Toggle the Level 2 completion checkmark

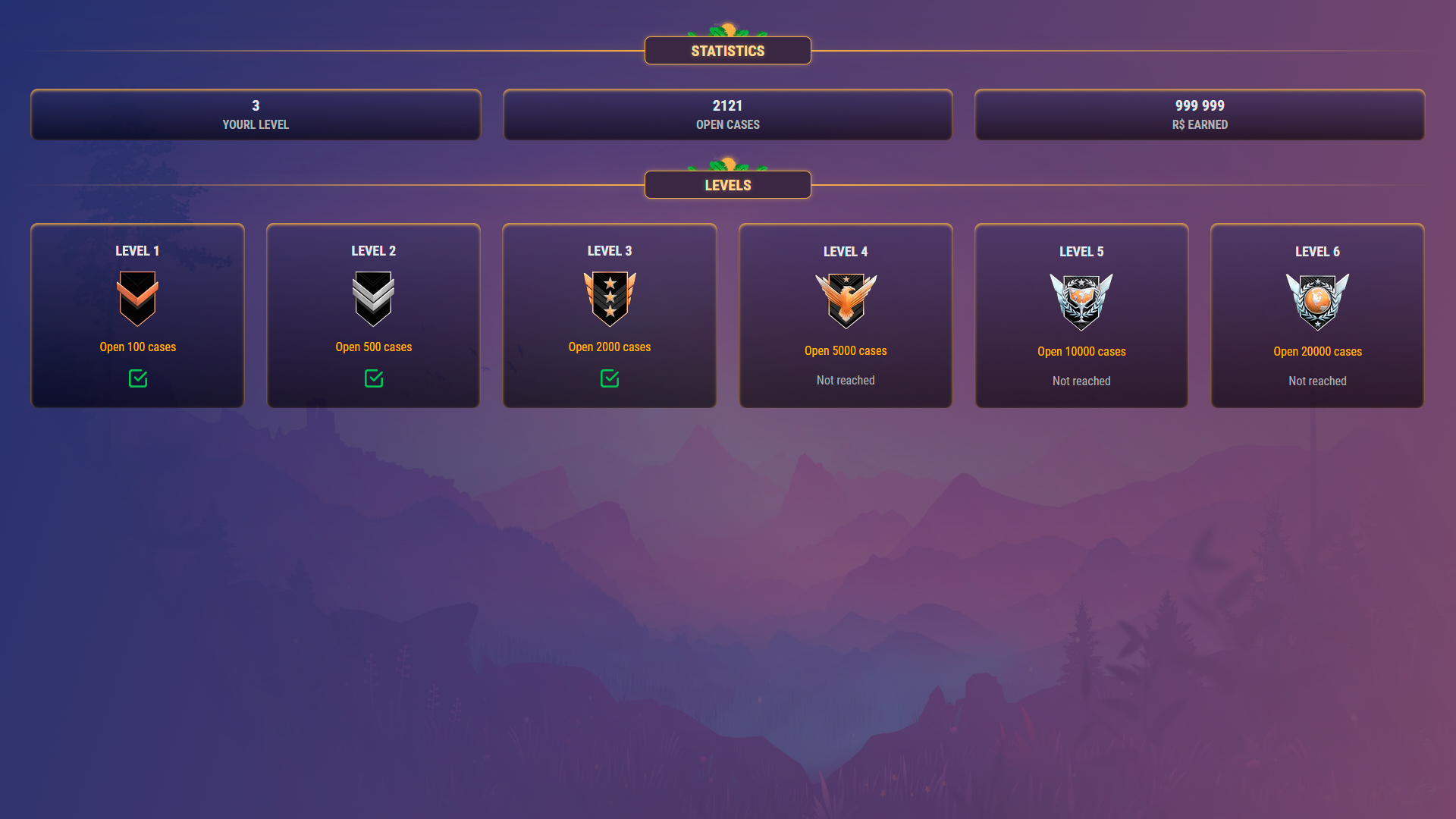[373, 379]
